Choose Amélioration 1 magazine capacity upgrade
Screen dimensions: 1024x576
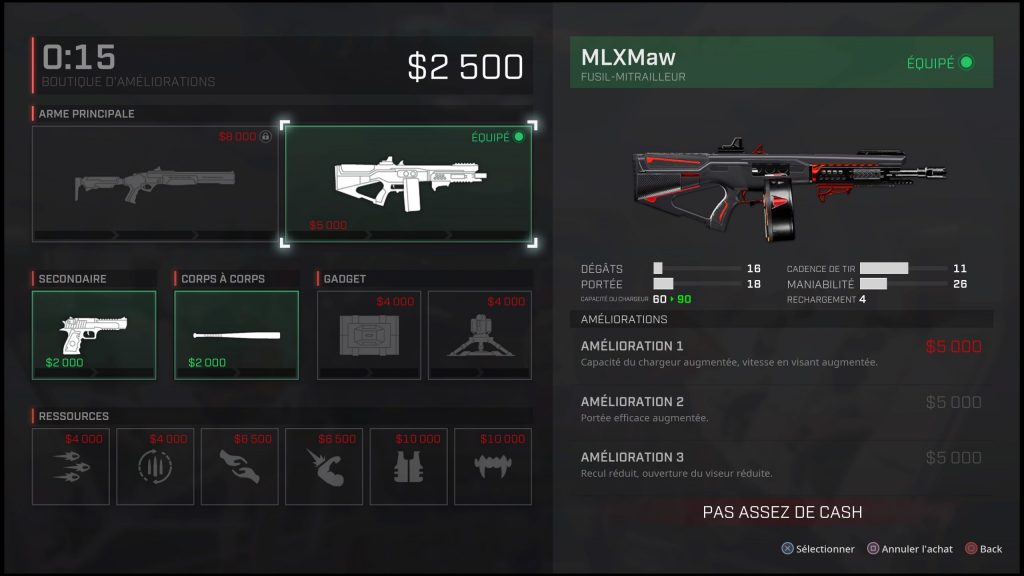click(781, 353)
